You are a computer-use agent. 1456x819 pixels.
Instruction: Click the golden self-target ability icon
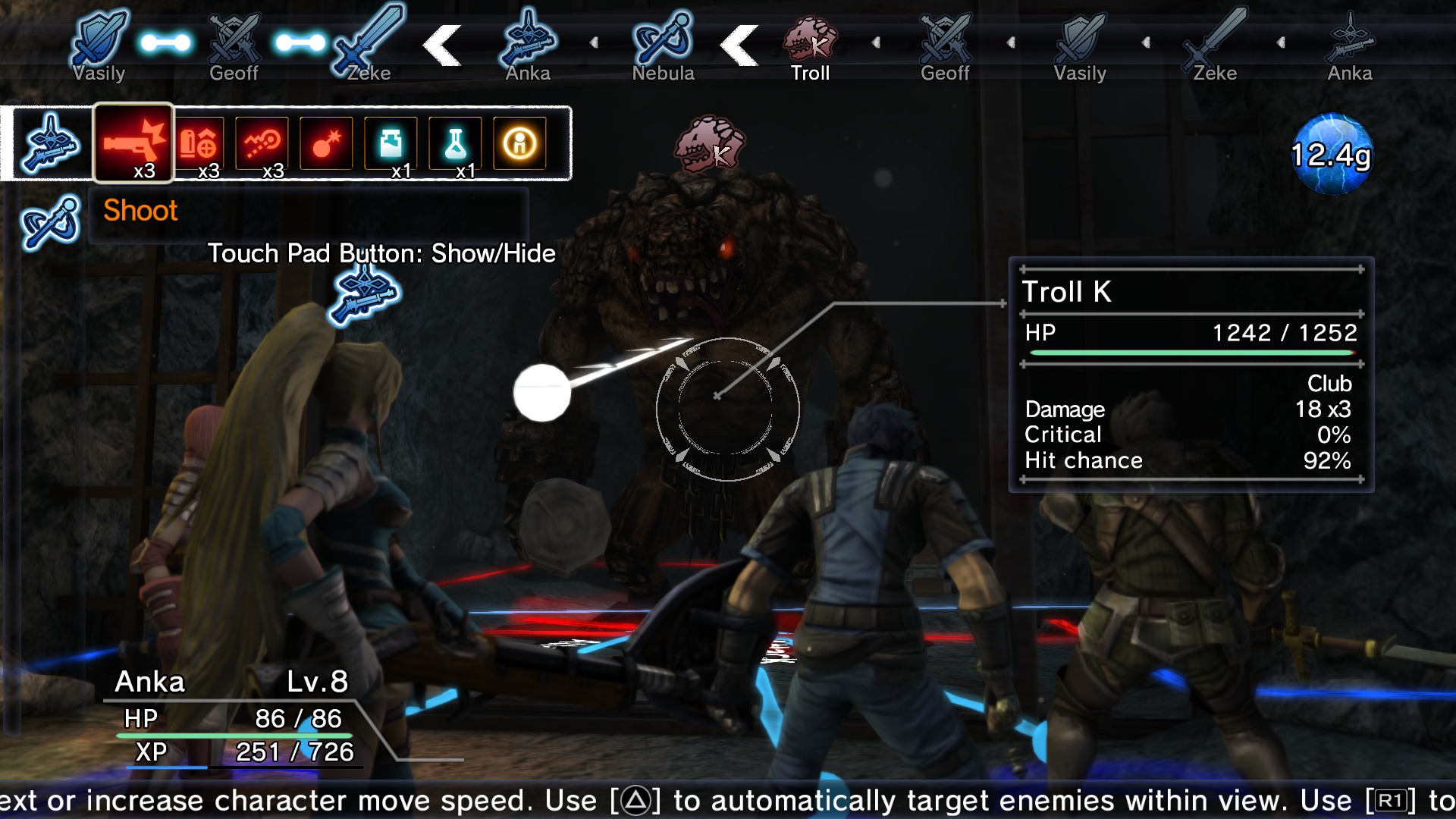tap(519, 144)
